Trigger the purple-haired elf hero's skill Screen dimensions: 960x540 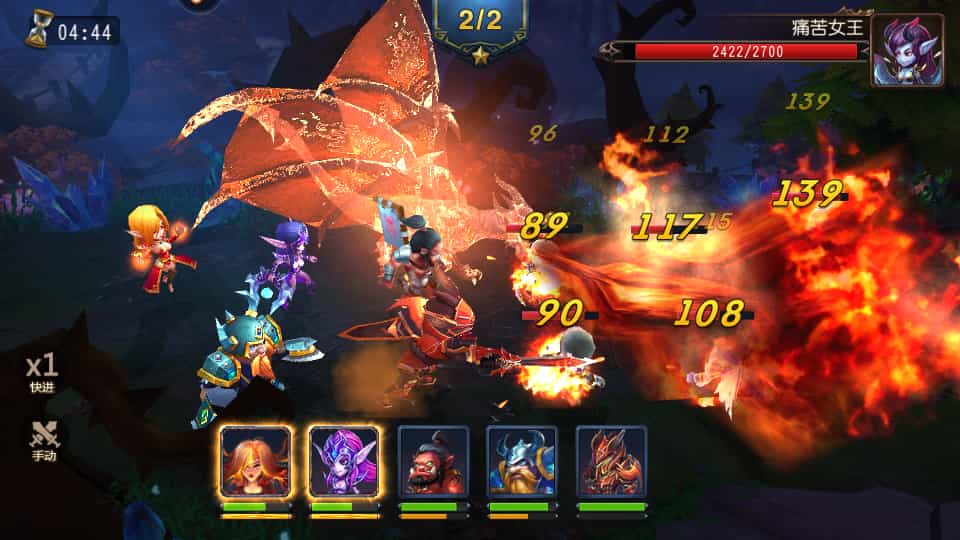coord(344,461)
